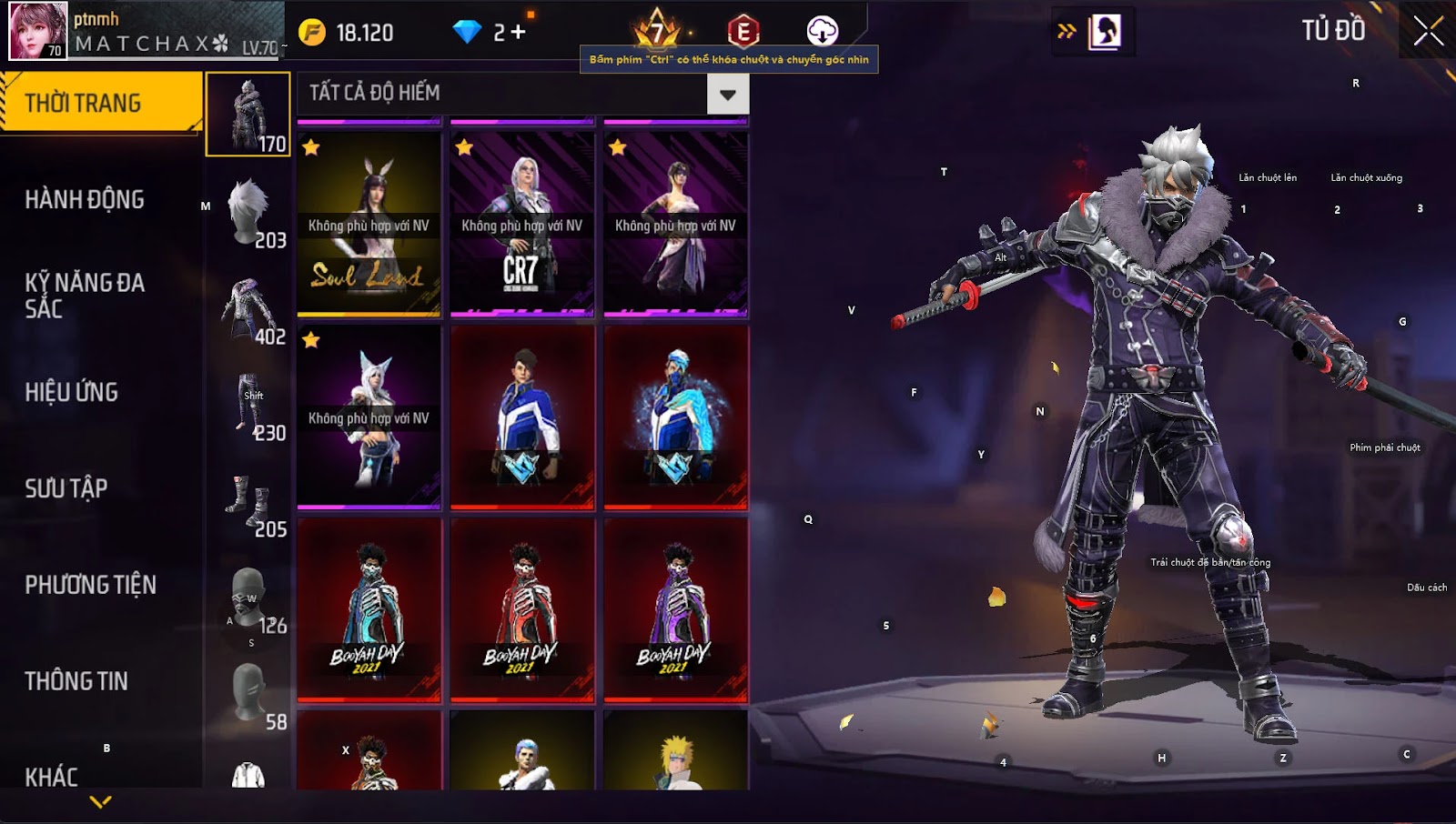Switch to Kỹ Năng Đa Sắc

pyautogui.click(x=85, y=296)
